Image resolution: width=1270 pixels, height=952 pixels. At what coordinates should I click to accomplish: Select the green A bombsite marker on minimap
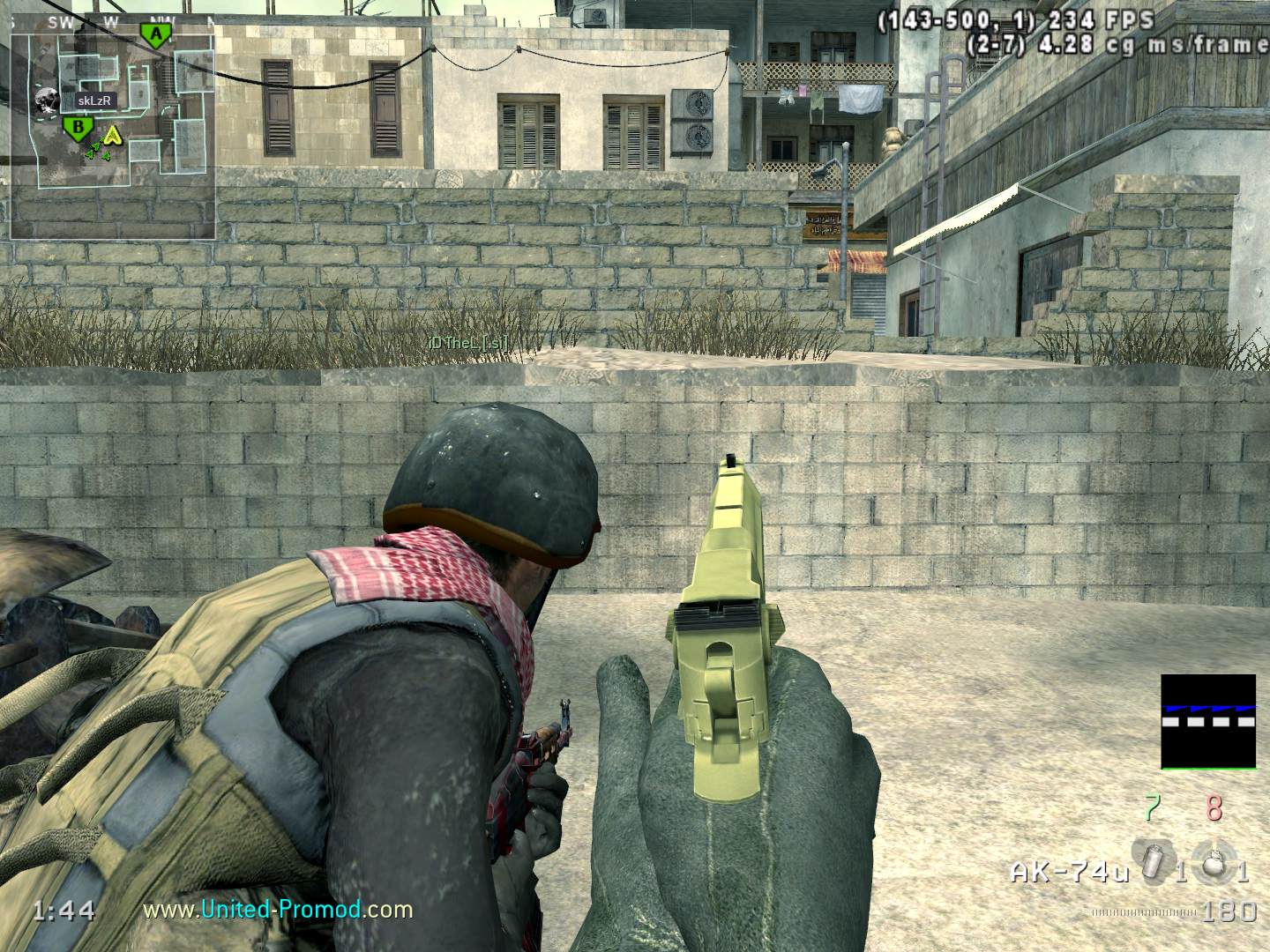155,34
